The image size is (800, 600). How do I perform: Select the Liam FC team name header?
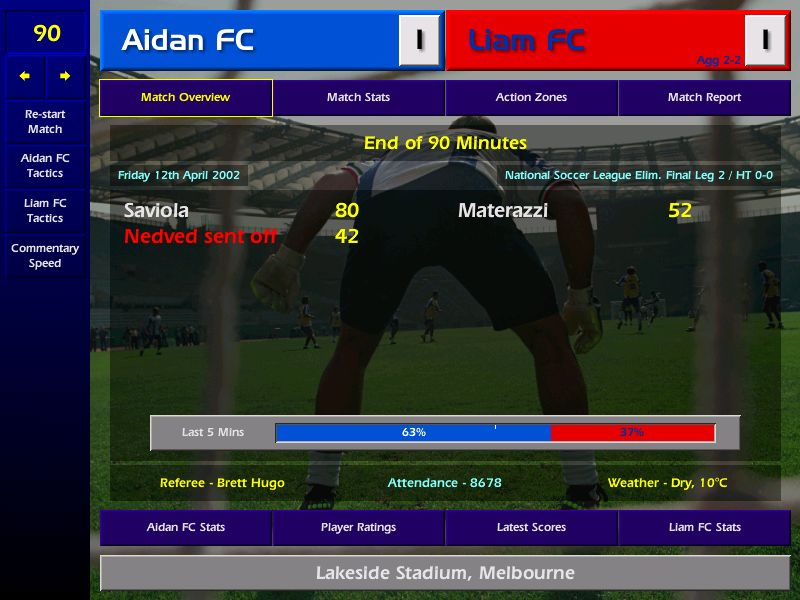(527, 41)
